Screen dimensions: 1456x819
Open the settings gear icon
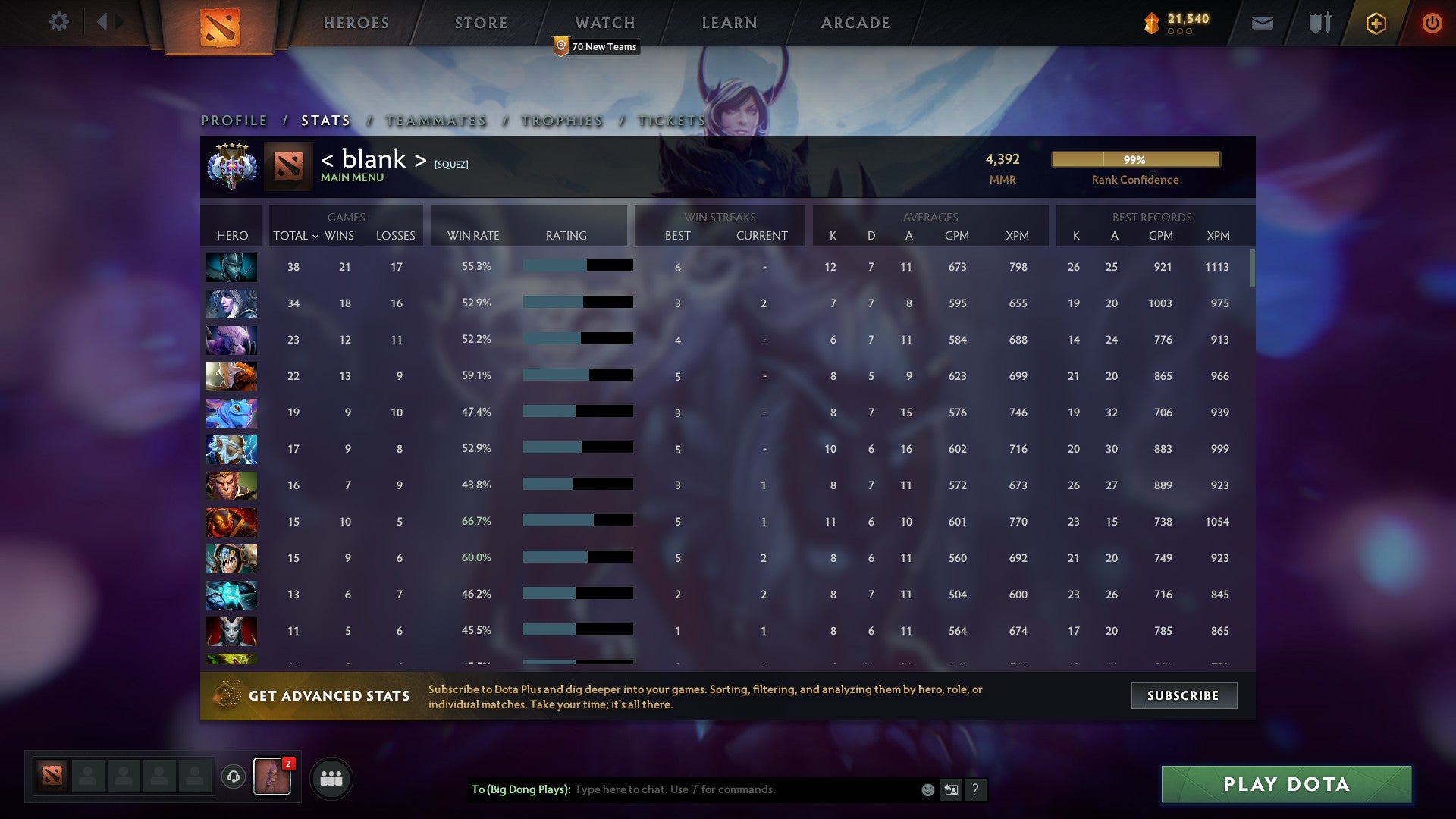pyautogui.click(x=59, y=22)
